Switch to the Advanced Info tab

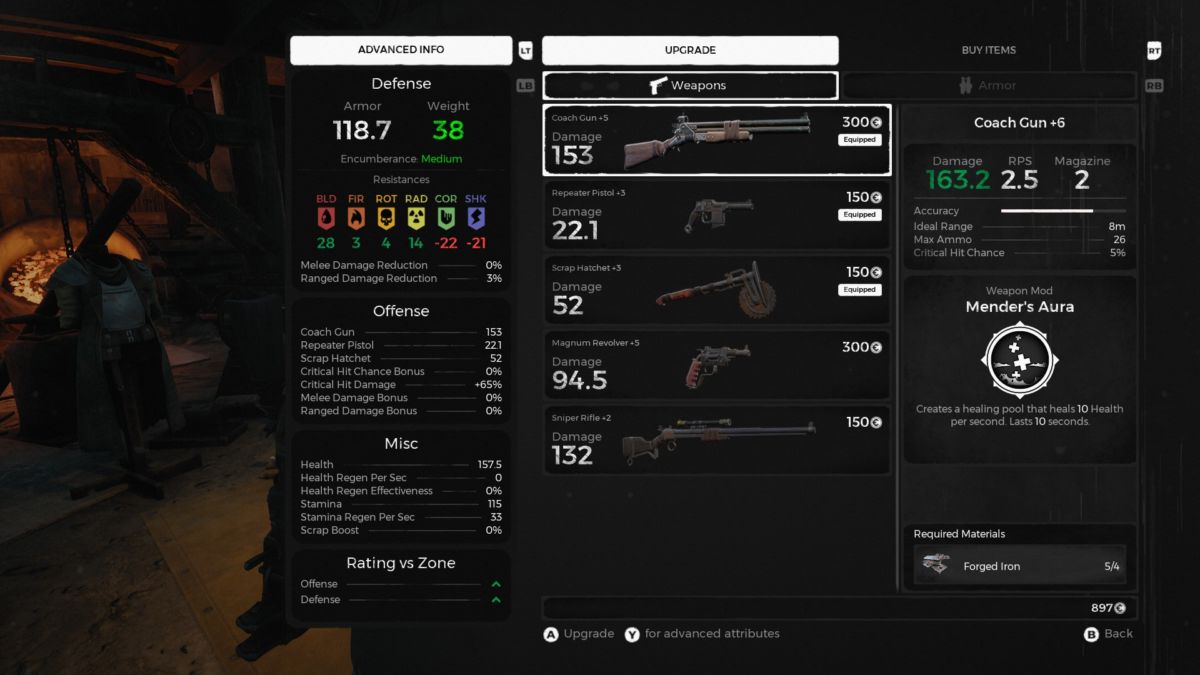[401, 50]
